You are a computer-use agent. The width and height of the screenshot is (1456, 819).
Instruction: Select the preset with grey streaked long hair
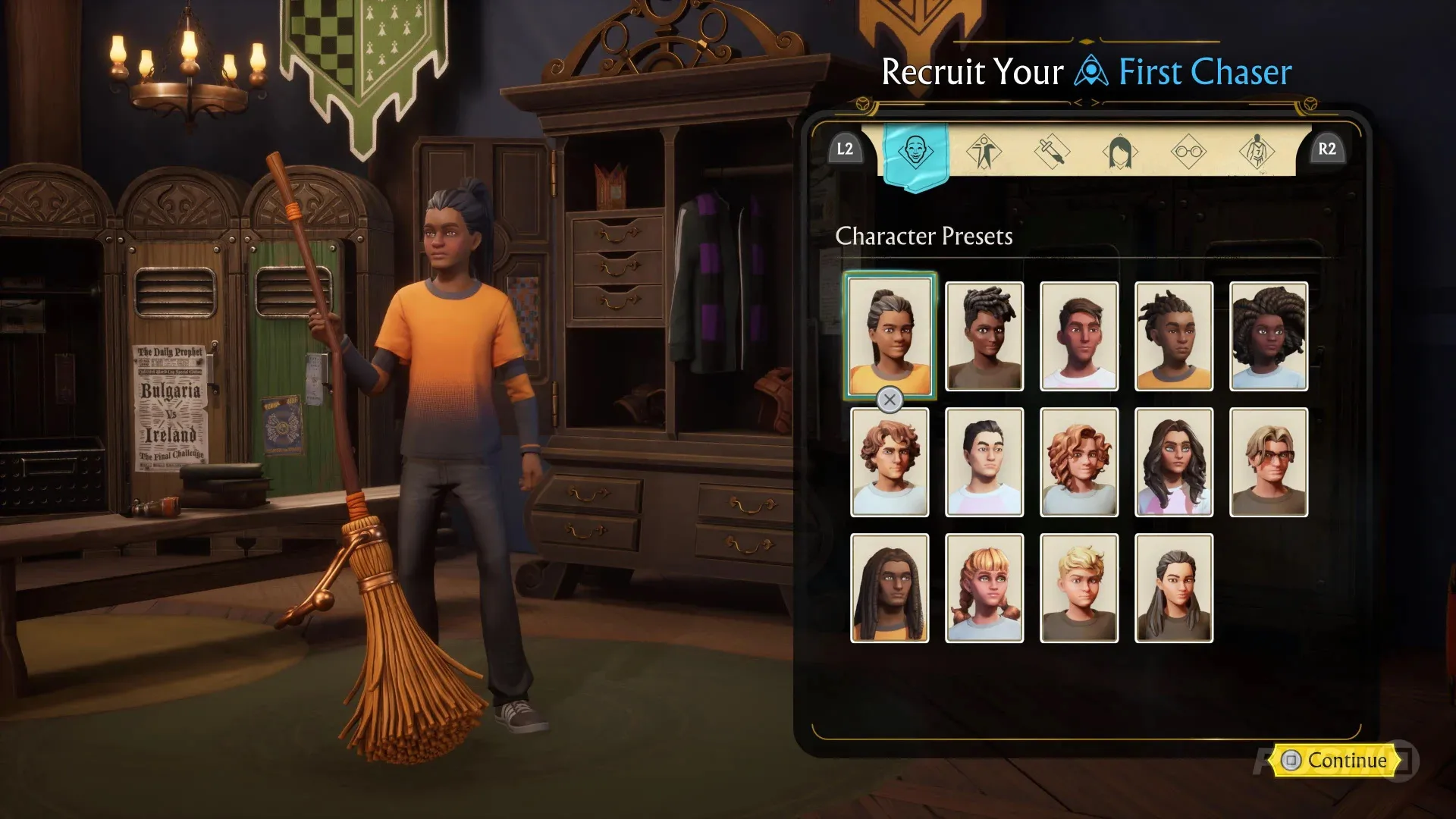pyautogui.click(x=1174, y=588)
